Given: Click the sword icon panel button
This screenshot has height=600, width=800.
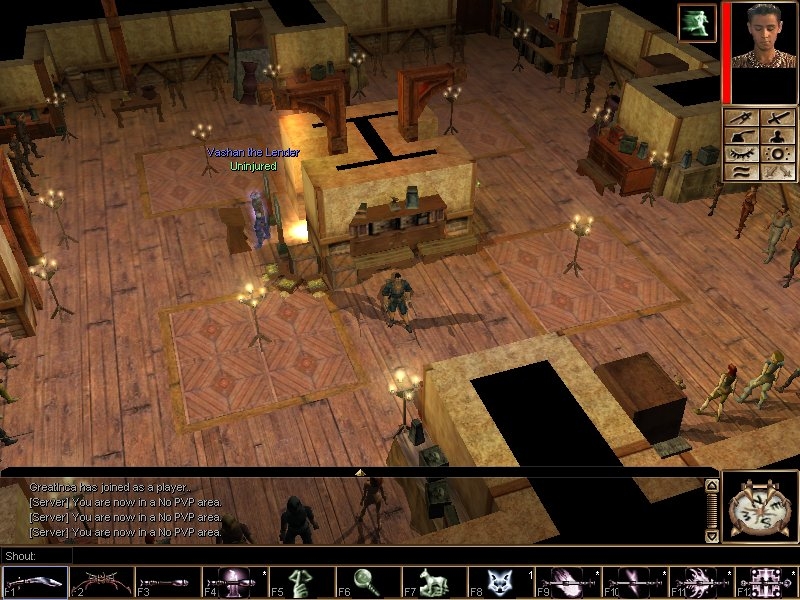Looking at the screenshot, I should pos(777,118).
